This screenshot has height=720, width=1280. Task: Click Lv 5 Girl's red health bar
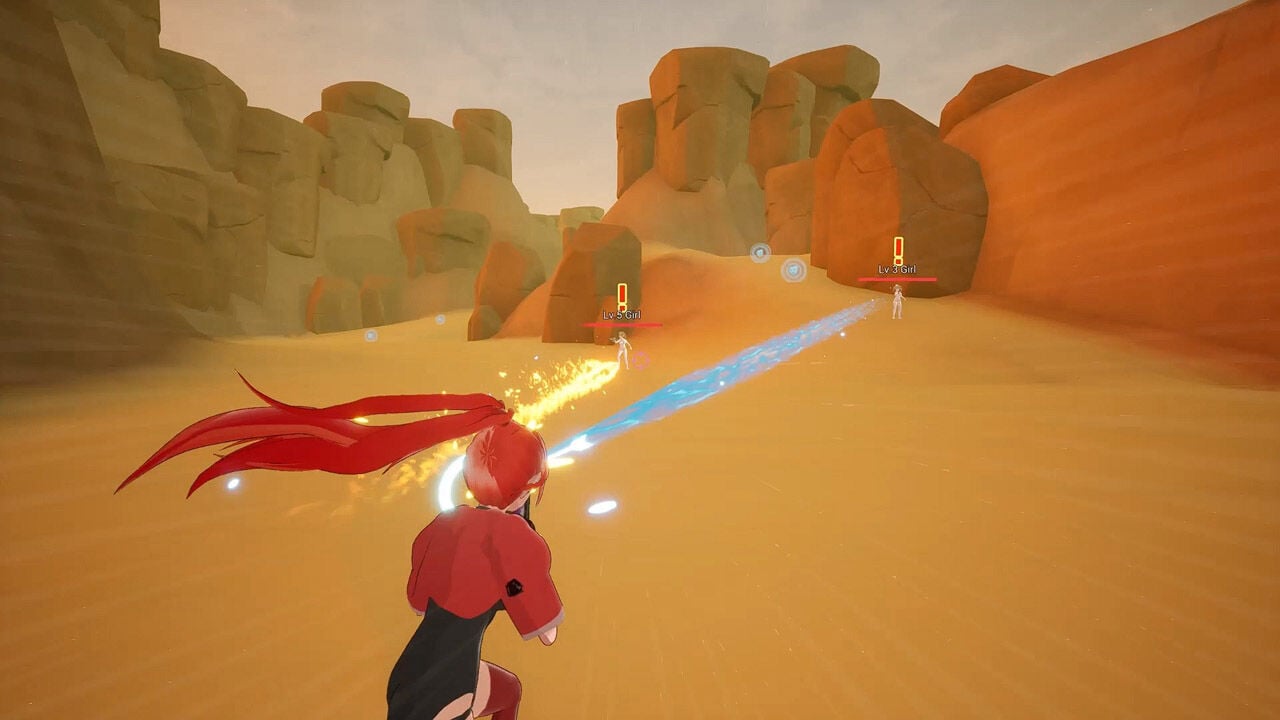[621, 324]
